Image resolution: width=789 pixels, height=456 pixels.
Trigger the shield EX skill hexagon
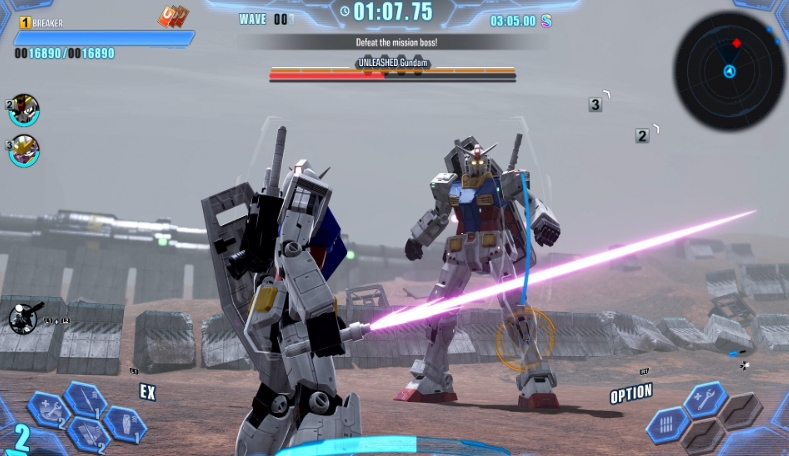click(124, 424)
